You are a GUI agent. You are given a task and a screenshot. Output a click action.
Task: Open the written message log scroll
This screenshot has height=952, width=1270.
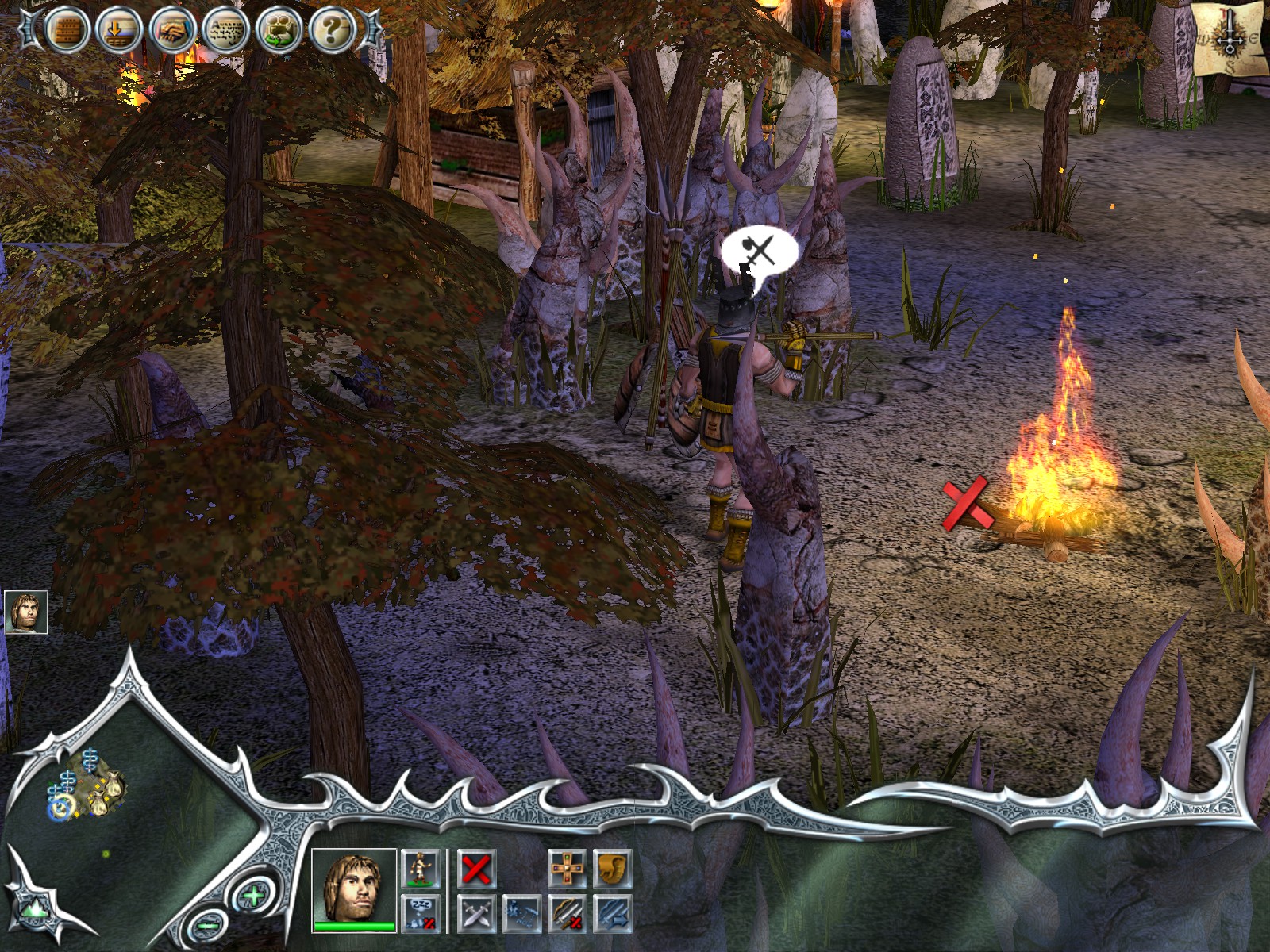tap(226, 31)
